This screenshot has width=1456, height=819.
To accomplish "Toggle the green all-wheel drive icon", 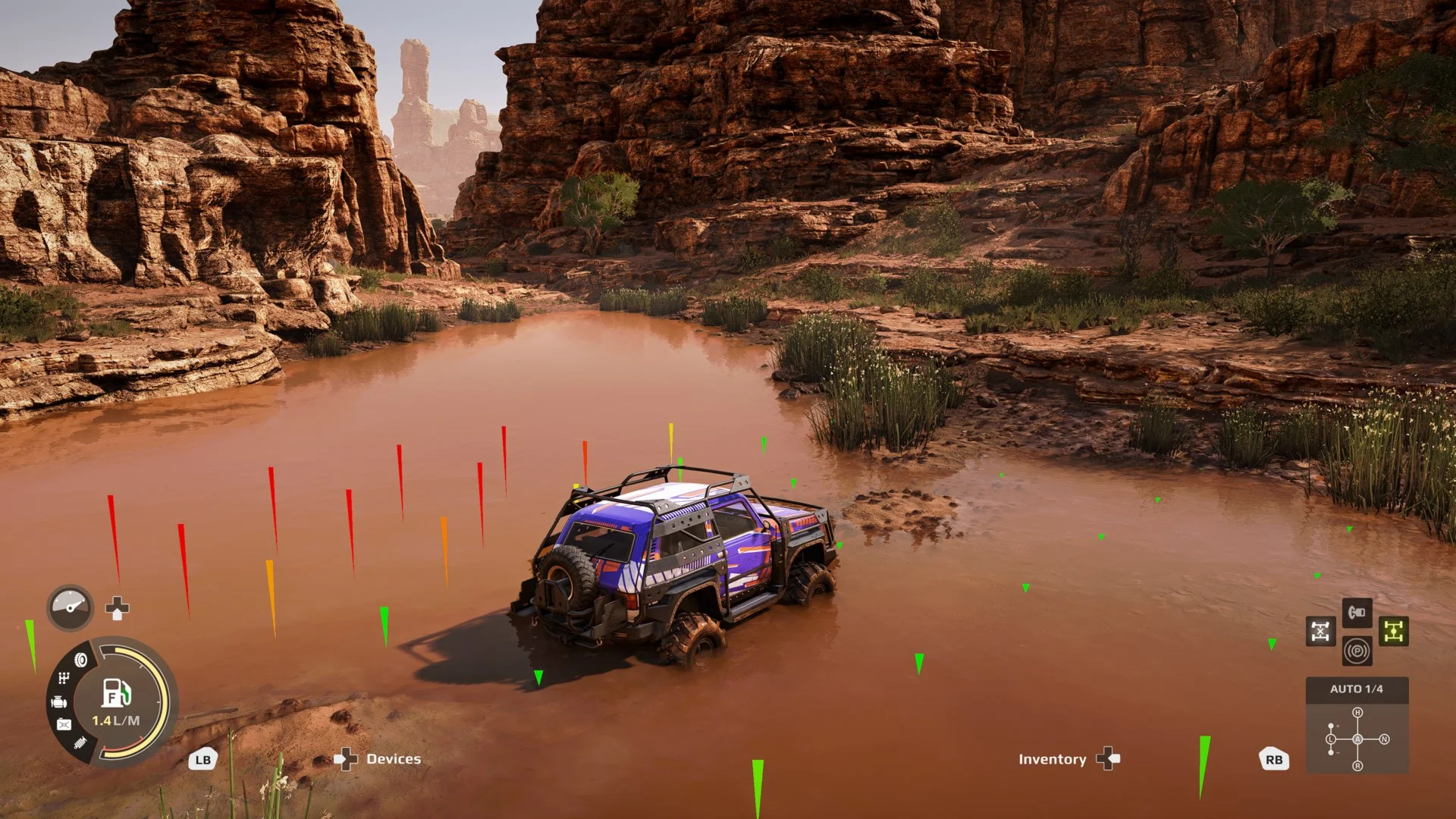I will (1393, 631).
